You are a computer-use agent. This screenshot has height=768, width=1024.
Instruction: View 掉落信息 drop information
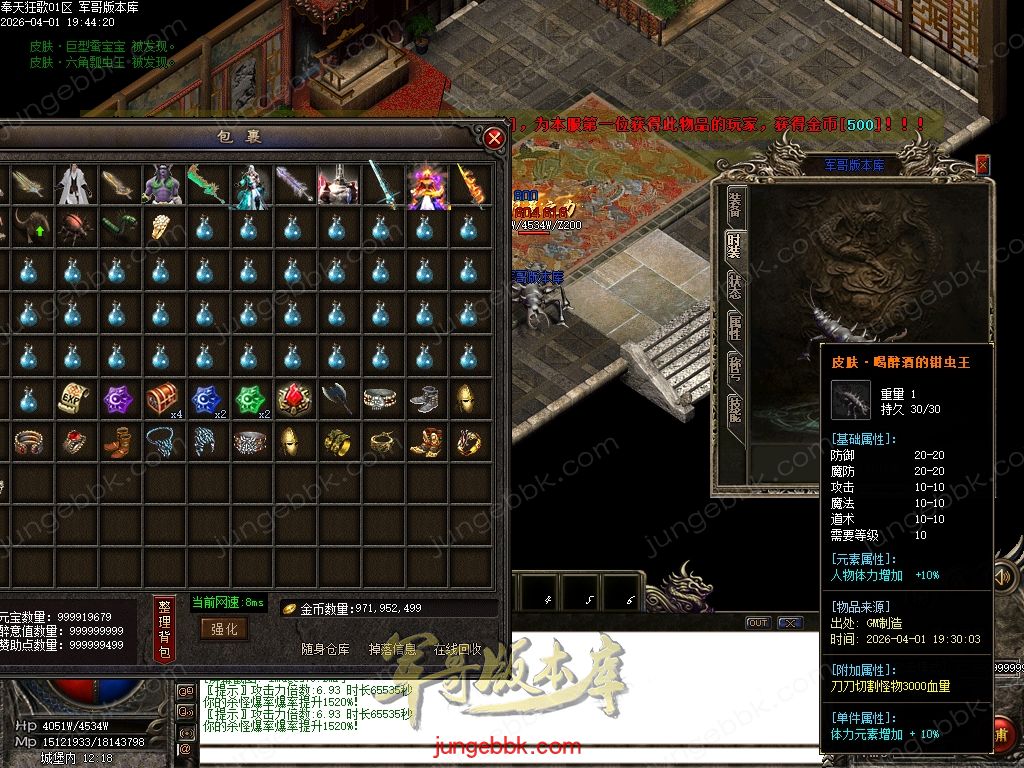pyautogui.click(x=393, y=649)
